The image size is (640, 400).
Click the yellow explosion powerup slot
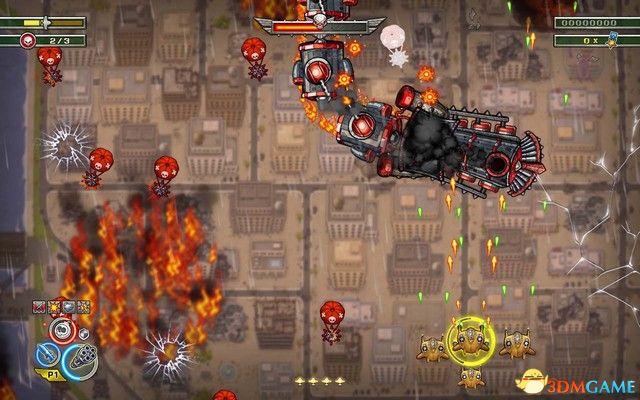click(54, 307)
